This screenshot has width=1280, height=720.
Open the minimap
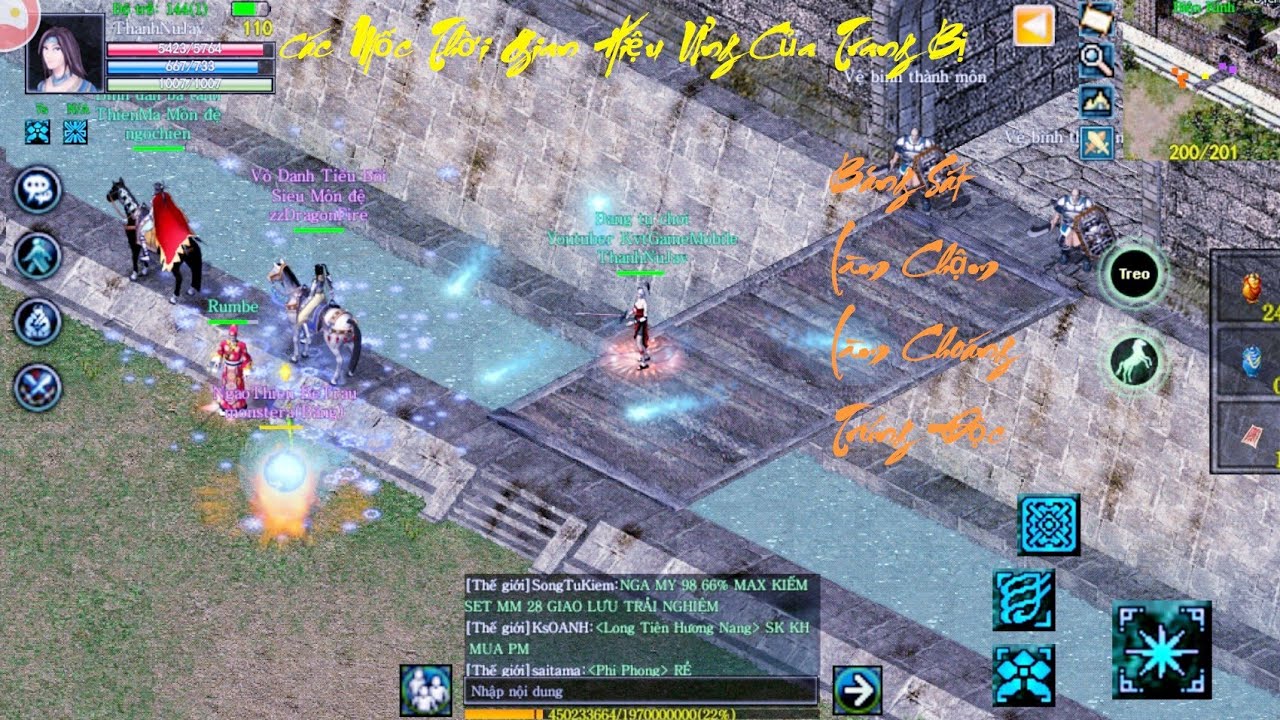(x=1201, y=80)
